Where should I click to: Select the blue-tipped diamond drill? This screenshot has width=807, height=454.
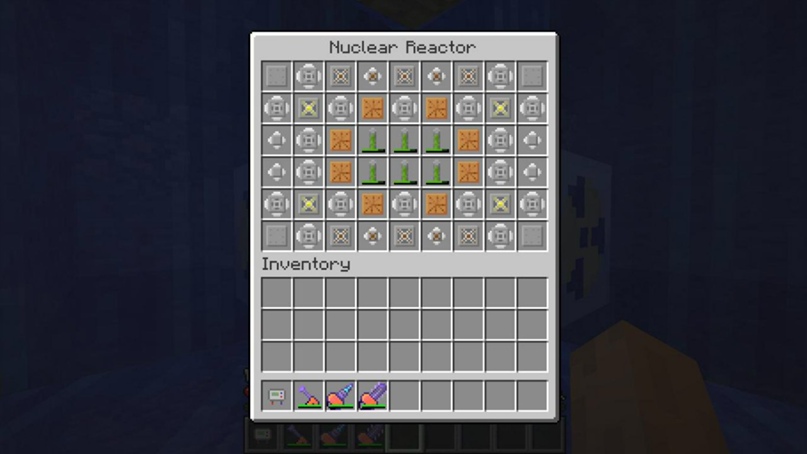point(341,396)
